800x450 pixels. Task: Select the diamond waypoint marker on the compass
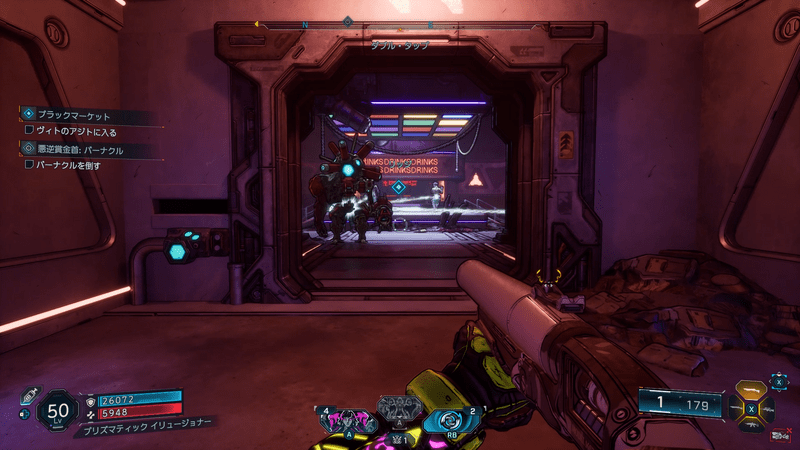tap(348, 21)
